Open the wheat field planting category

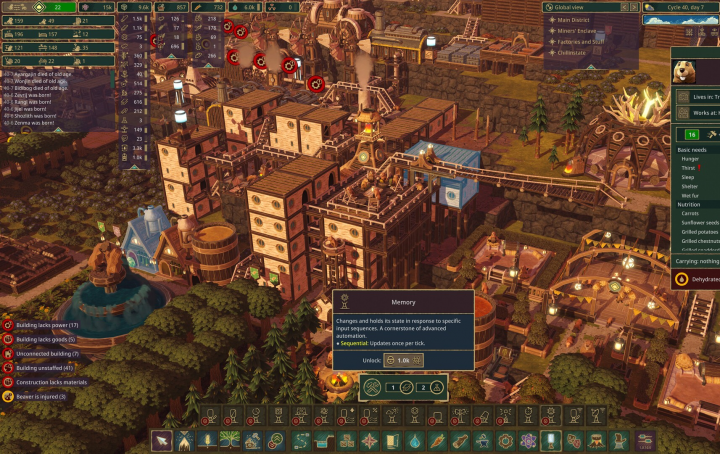pos(207,440)
